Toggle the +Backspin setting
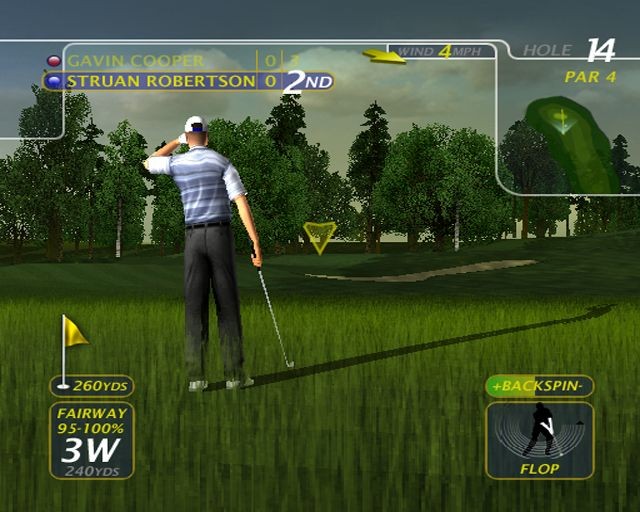 coord(539,386)
